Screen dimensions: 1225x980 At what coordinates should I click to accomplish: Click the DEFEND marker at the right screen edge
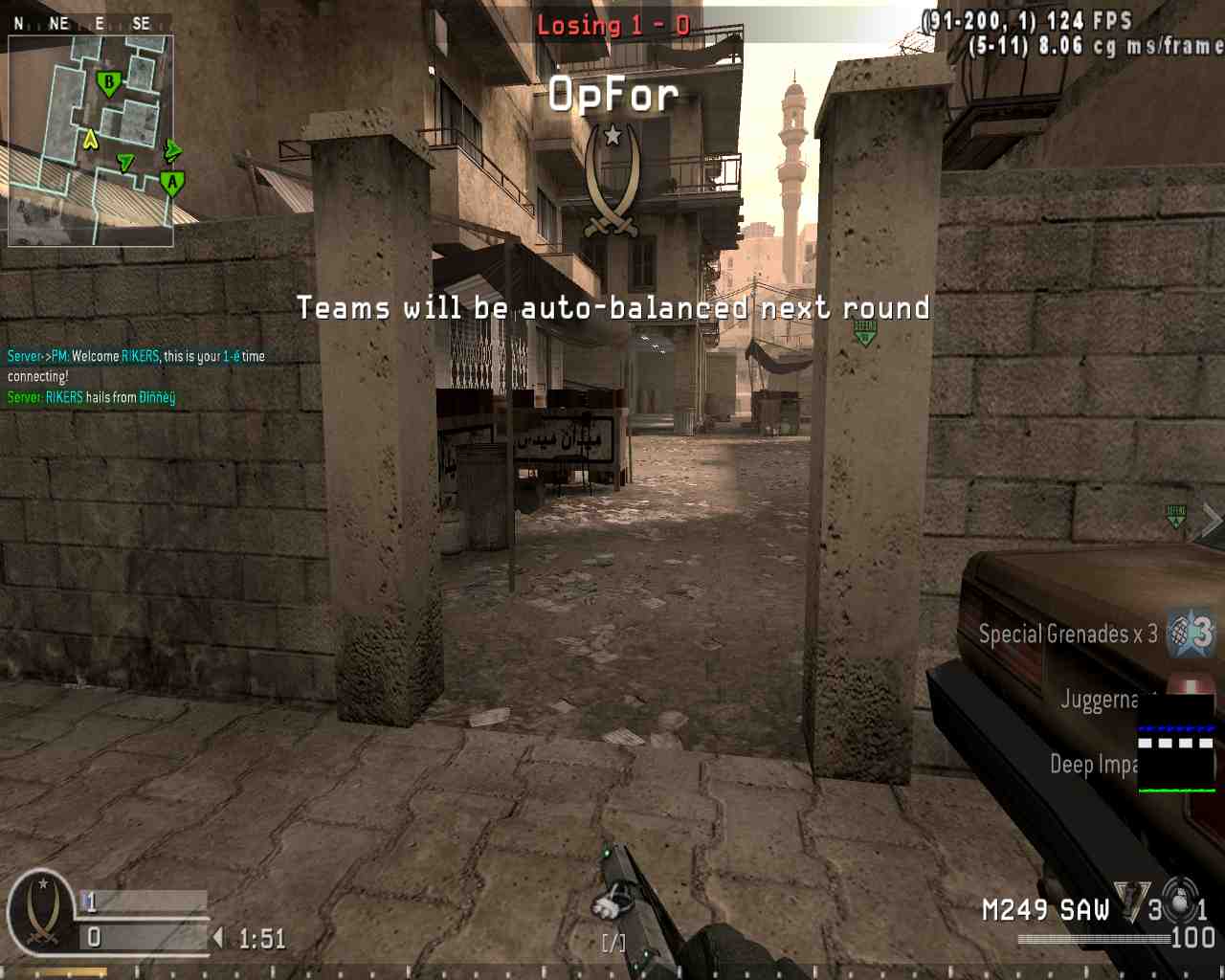click(x=1174, y=517)
